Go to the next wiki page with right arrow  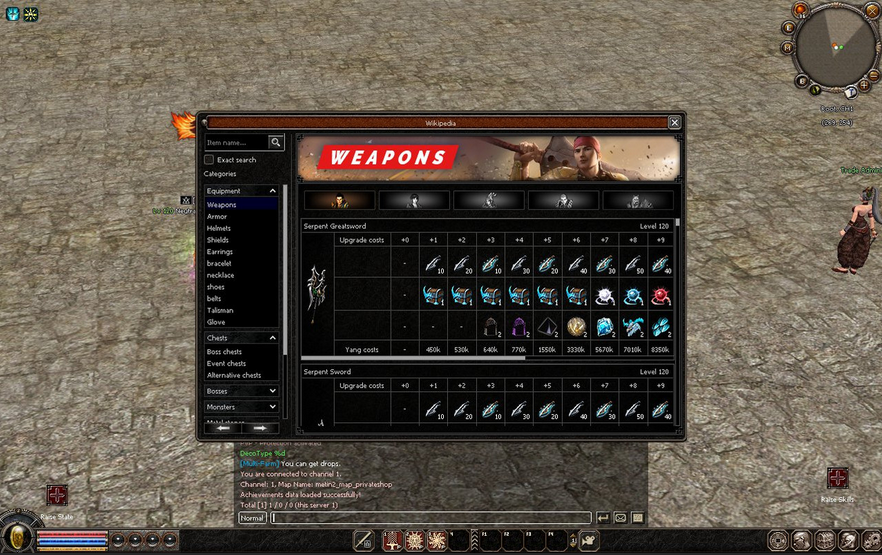(259, 428)
